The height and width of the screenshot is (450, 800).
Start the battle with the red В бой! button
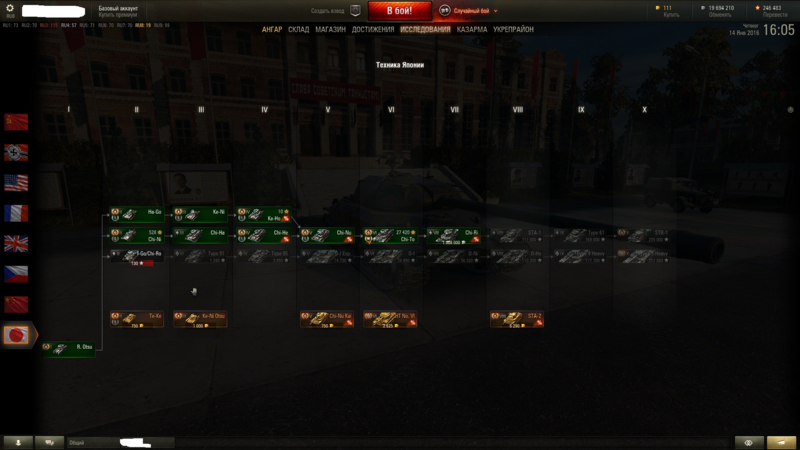(x=400, y=10)
